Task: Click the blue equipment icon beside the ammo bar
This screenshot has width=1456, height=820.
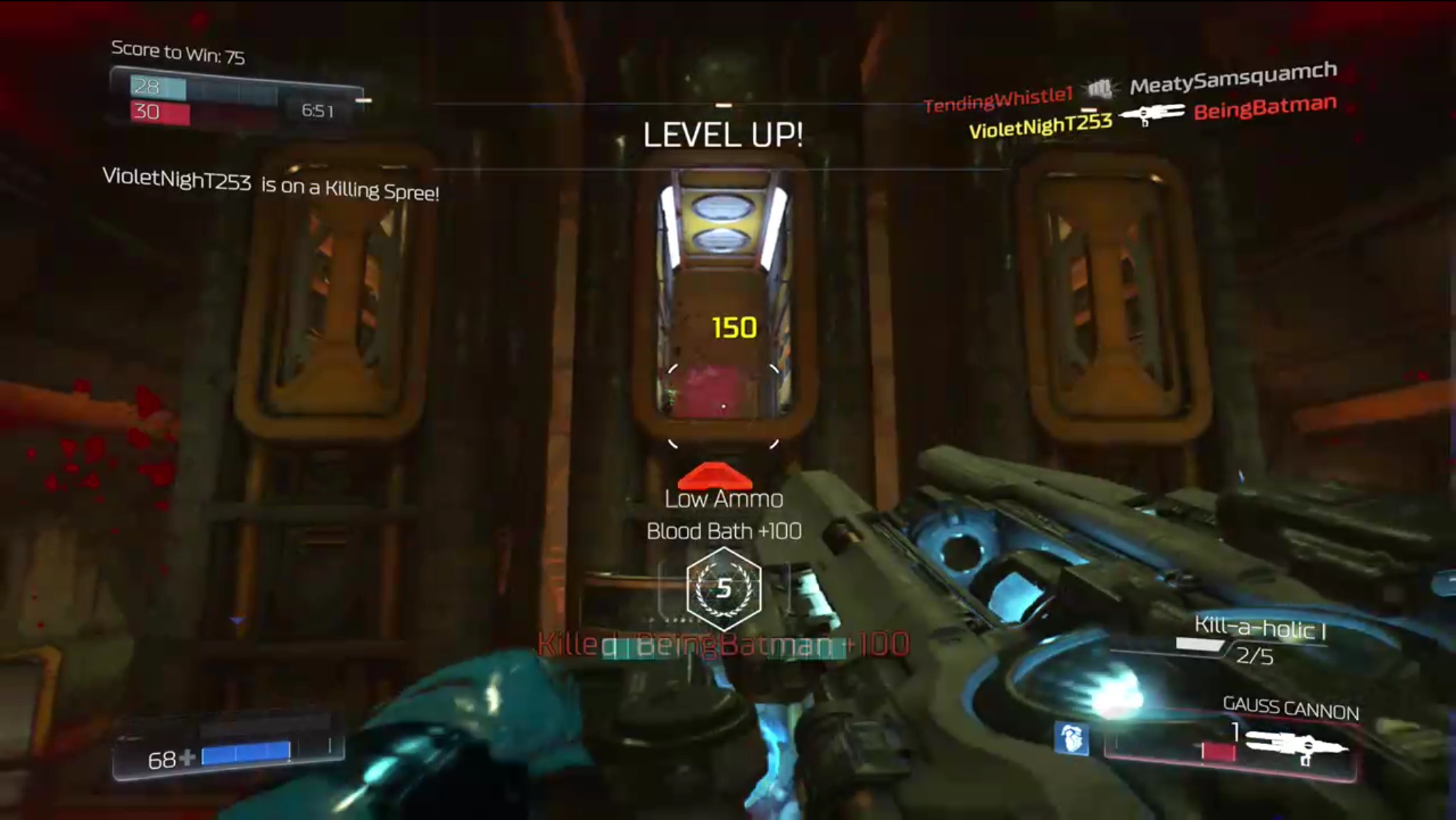Action: [x=1071, y=739]
